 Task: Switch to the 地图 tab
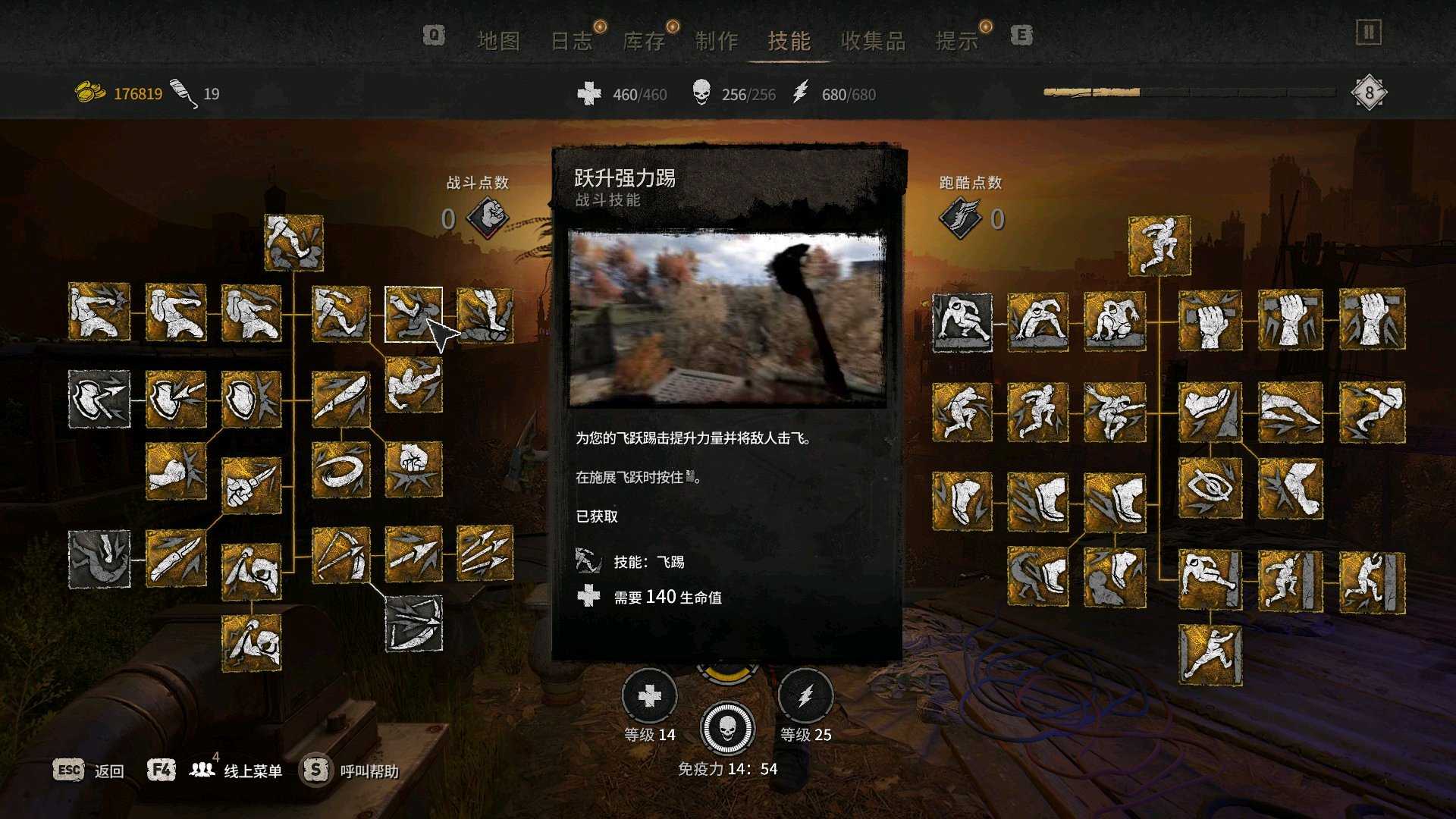click(x=498, y=40)
